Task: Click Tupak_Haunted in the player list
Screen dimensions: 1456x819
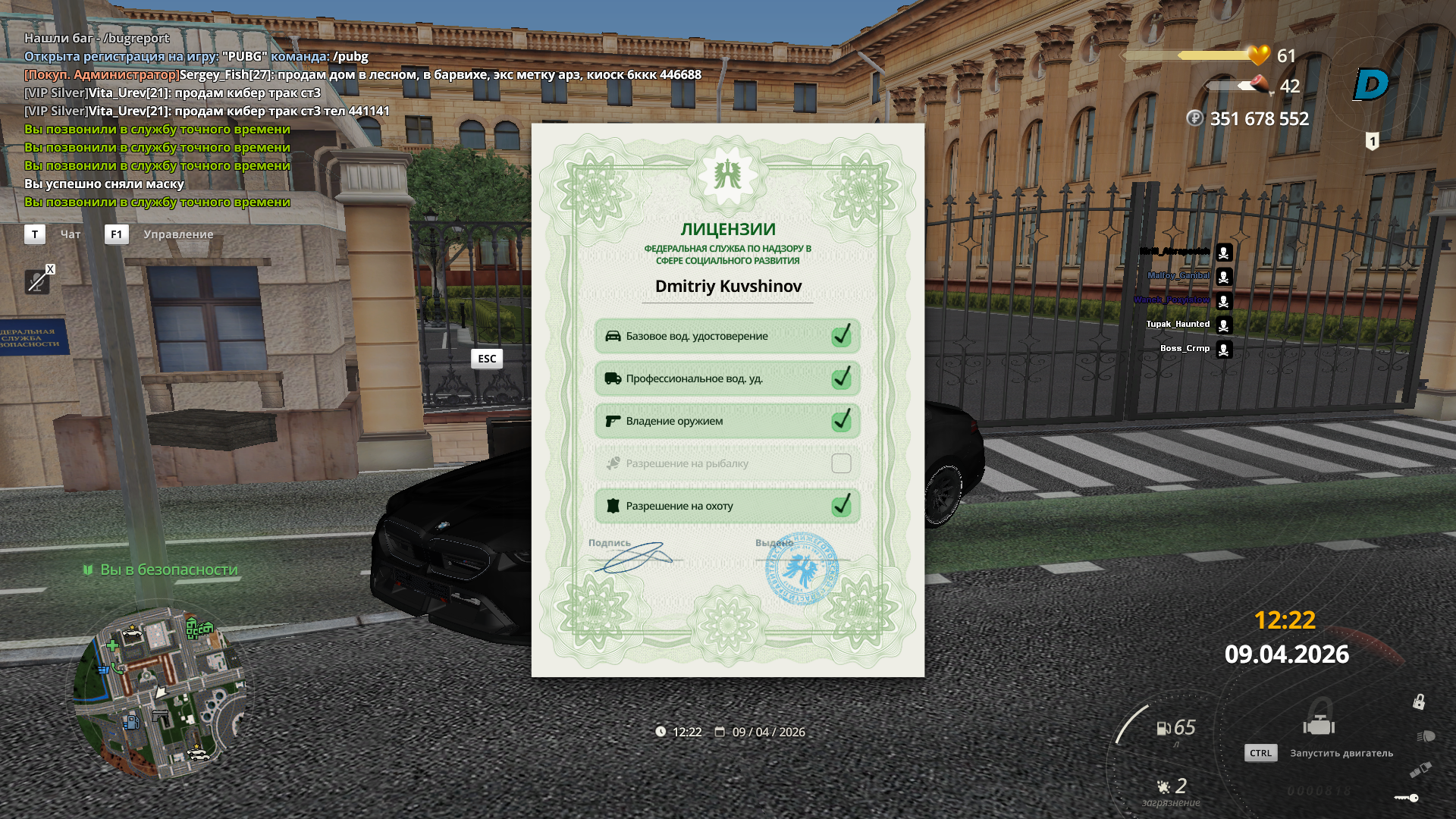Action: click(x=1178, y=325)
